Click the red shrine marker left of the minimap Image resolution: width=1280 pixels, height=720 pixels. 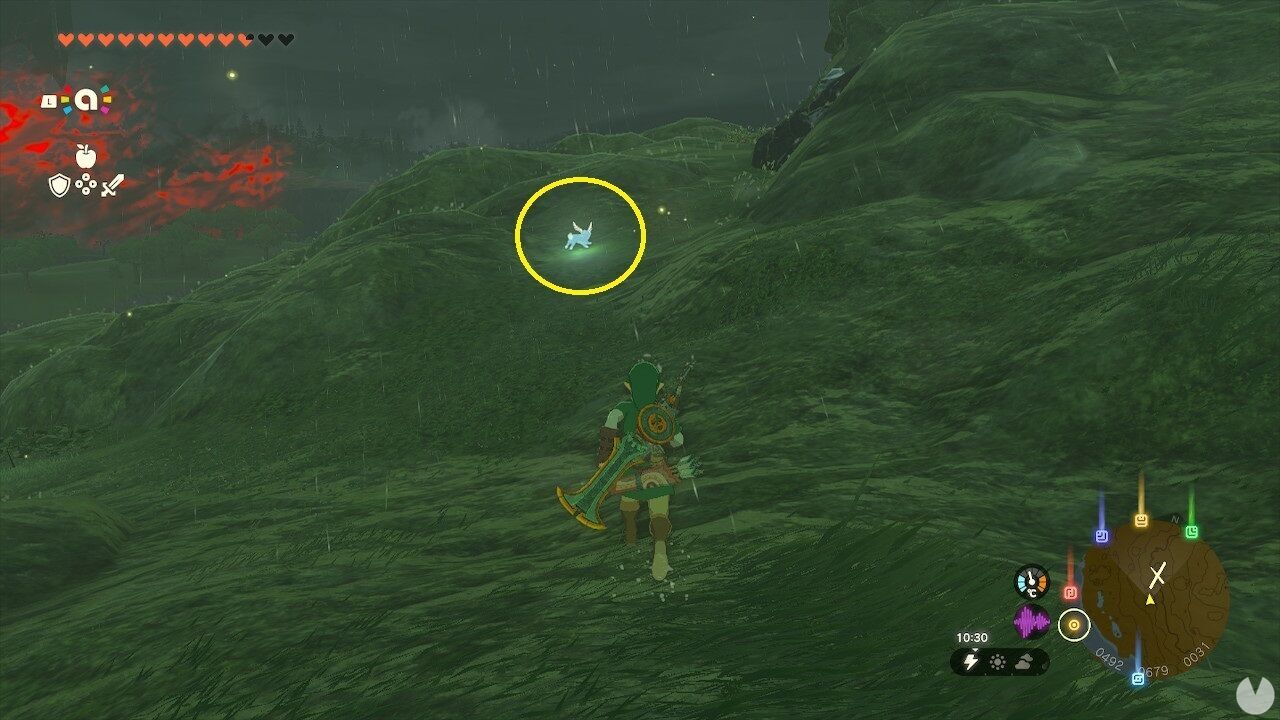click(1072, 592)
